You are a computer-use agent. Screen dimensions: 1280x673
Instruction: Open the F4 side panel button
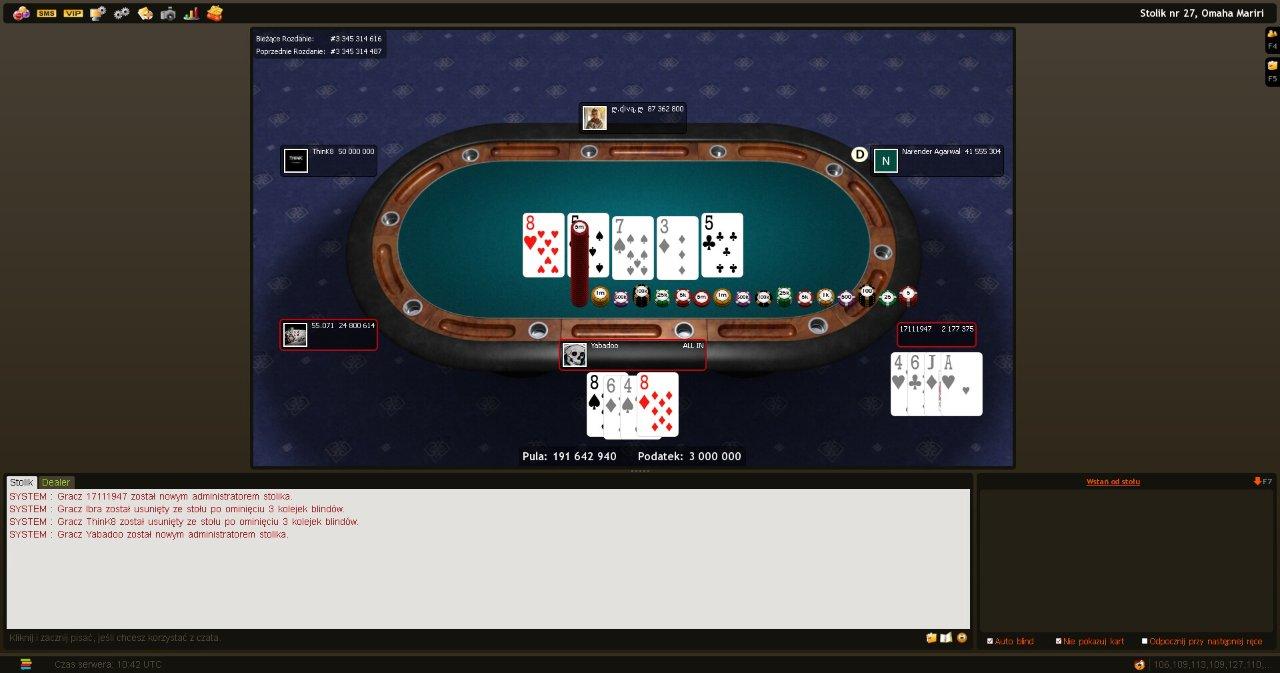(x=1272, y=39)
